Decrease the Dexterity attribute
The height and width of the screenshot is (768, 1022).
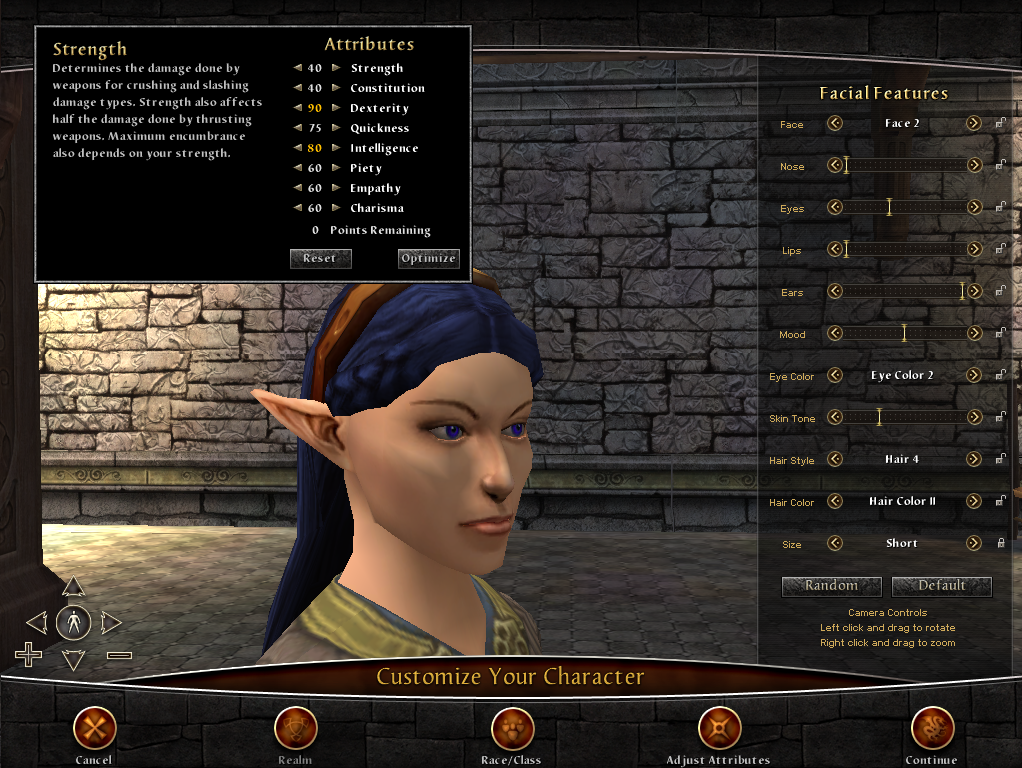point(297,108)
